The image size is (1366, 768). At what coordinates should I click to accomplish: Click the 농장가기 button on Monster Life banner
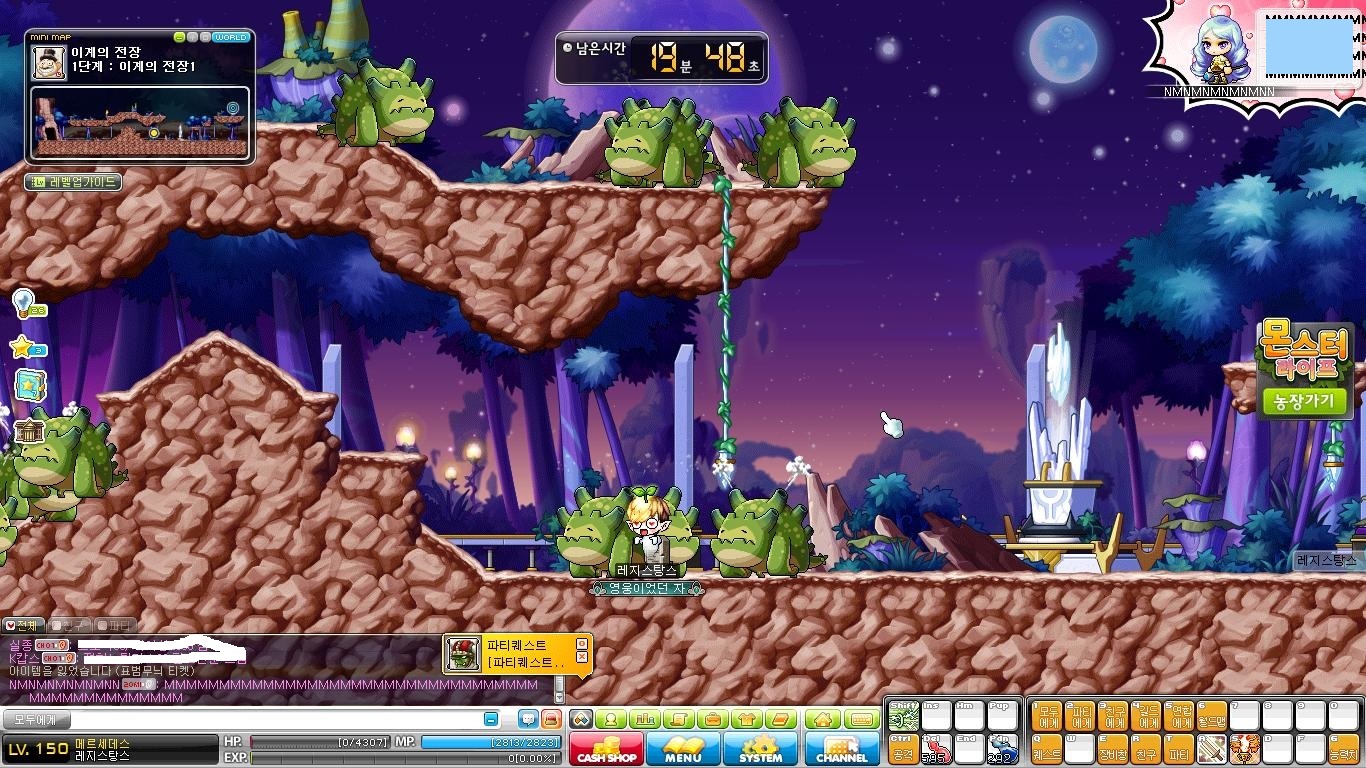tap(1305, 401)
